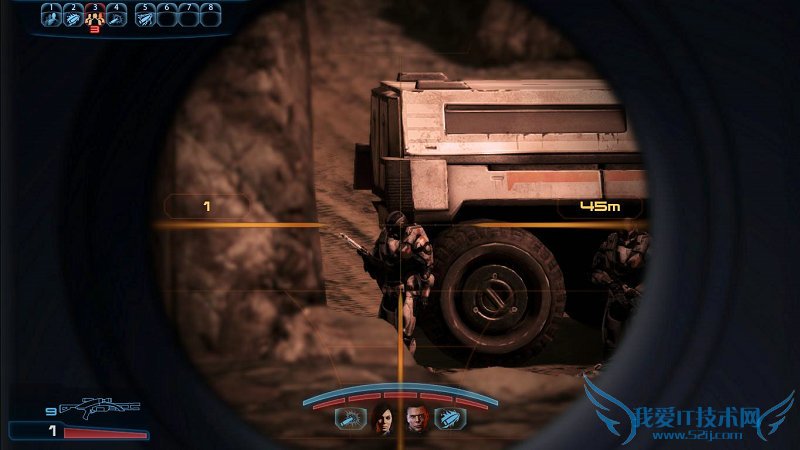Select the male squadmate portrait
Screen dimensions: 800x450
click(x=415, y=421)
